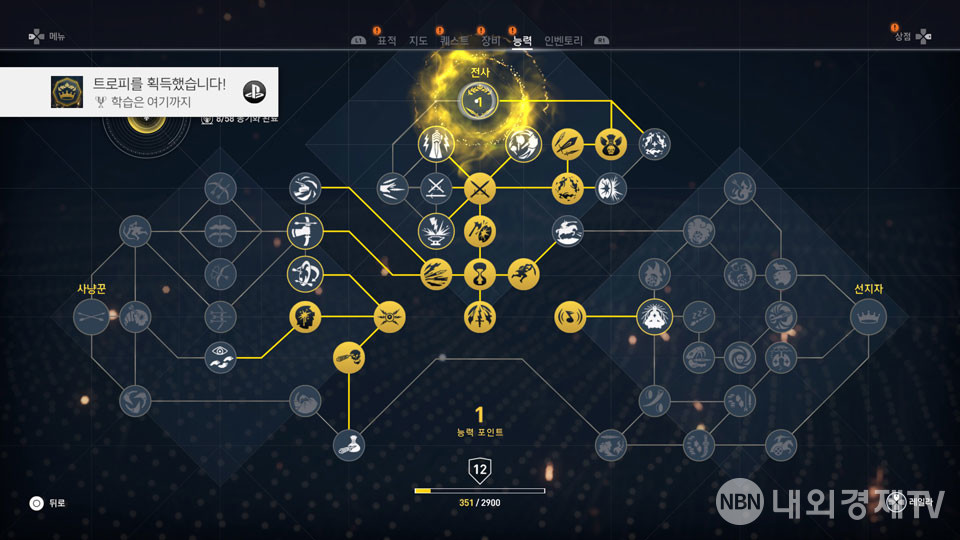960x540 pixels.
Task: Select the 선지자 Seer crown master node
Action: pyautogui.click(x=868, y=317)
